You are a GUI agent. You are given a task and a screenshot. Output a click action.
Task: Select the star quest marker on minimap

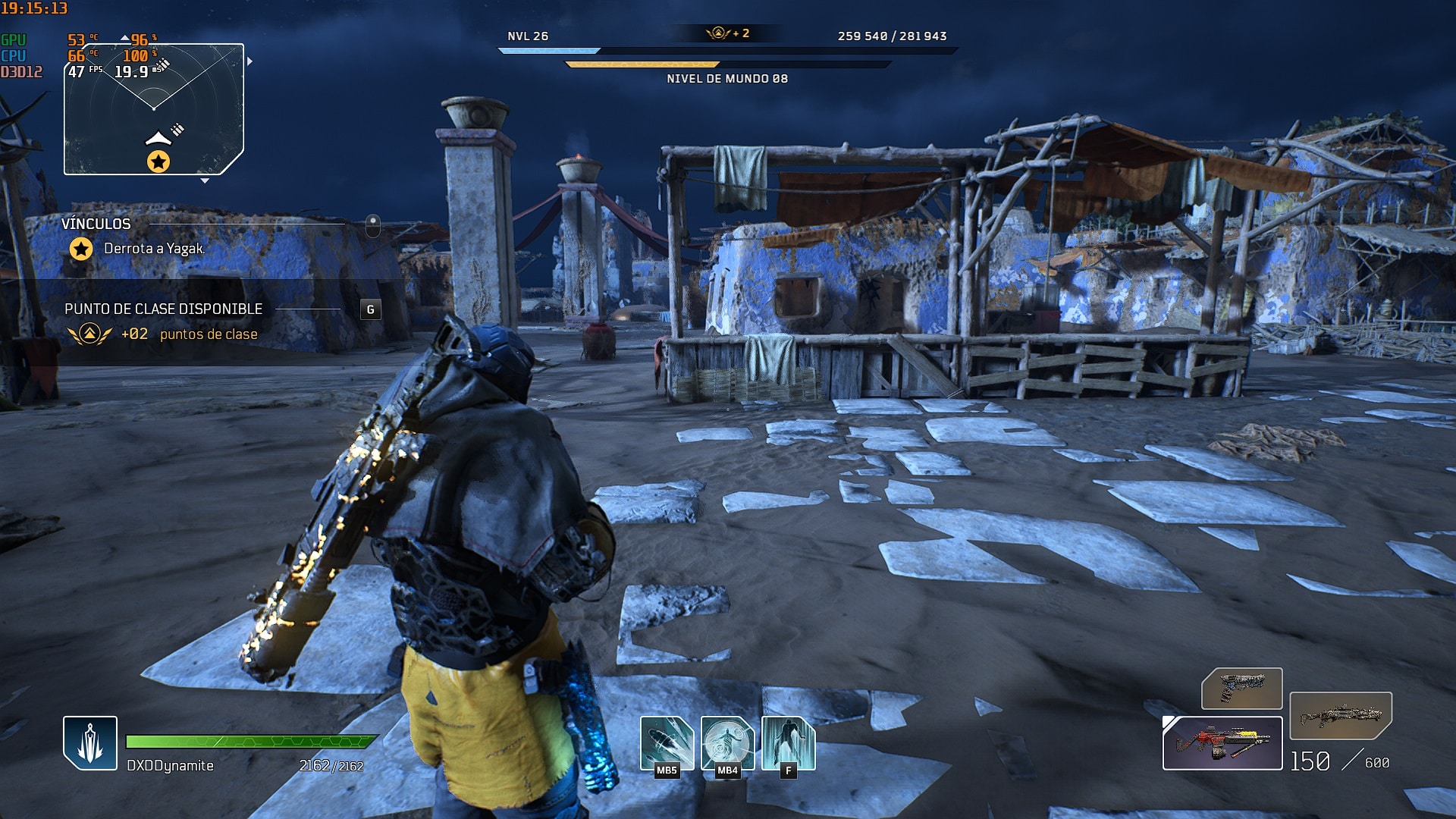158,162
